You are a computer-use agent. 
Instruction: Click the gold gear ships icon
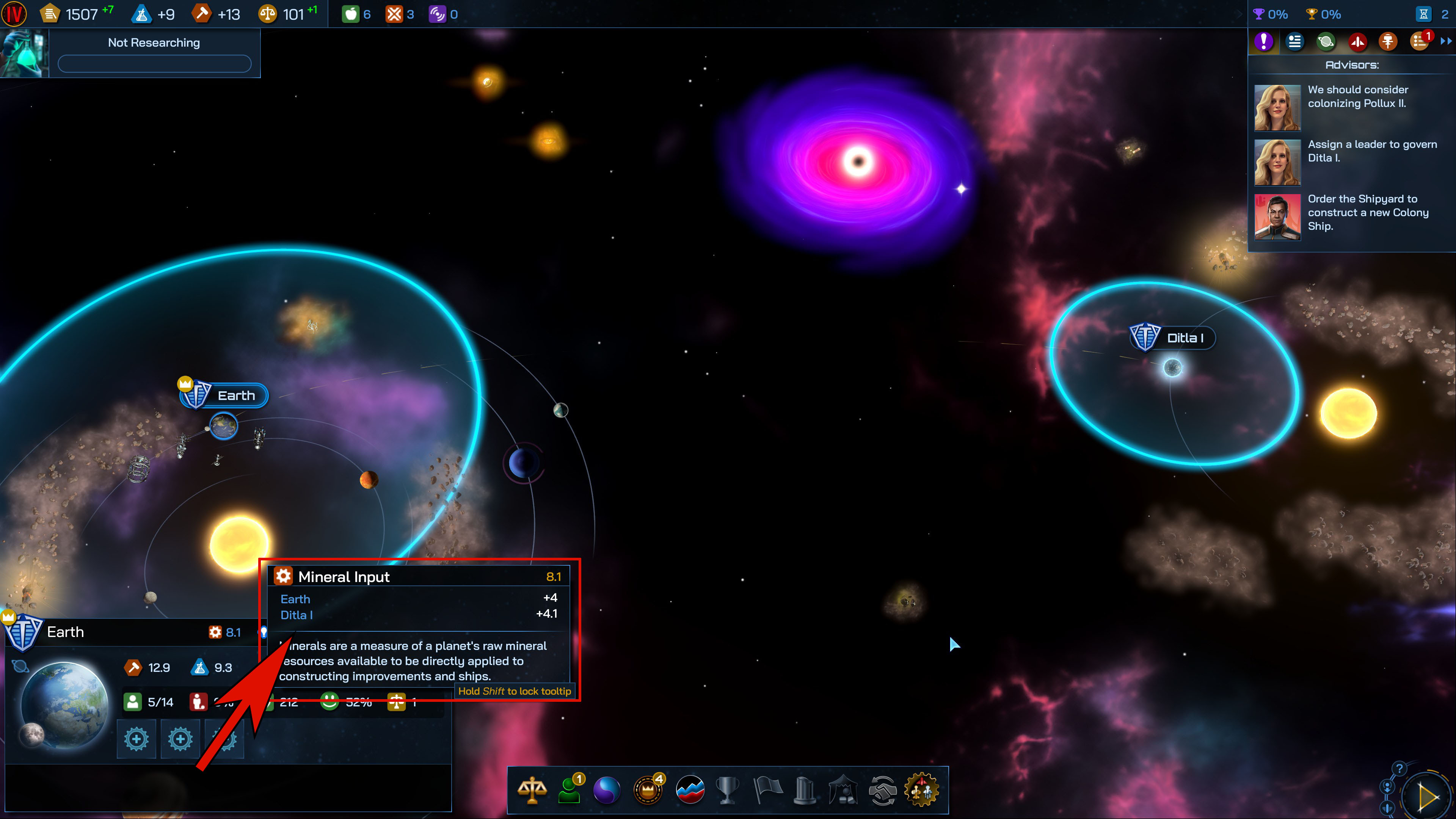(922, 790)
